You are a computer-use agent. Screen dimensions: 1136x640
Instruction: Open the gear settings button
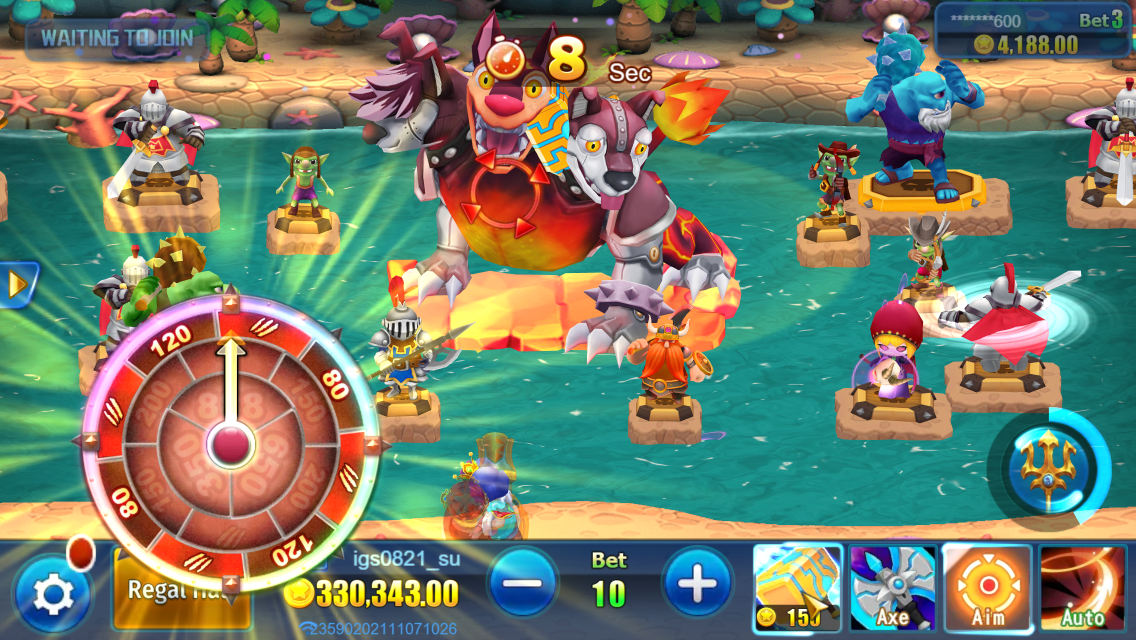(52, 594)
